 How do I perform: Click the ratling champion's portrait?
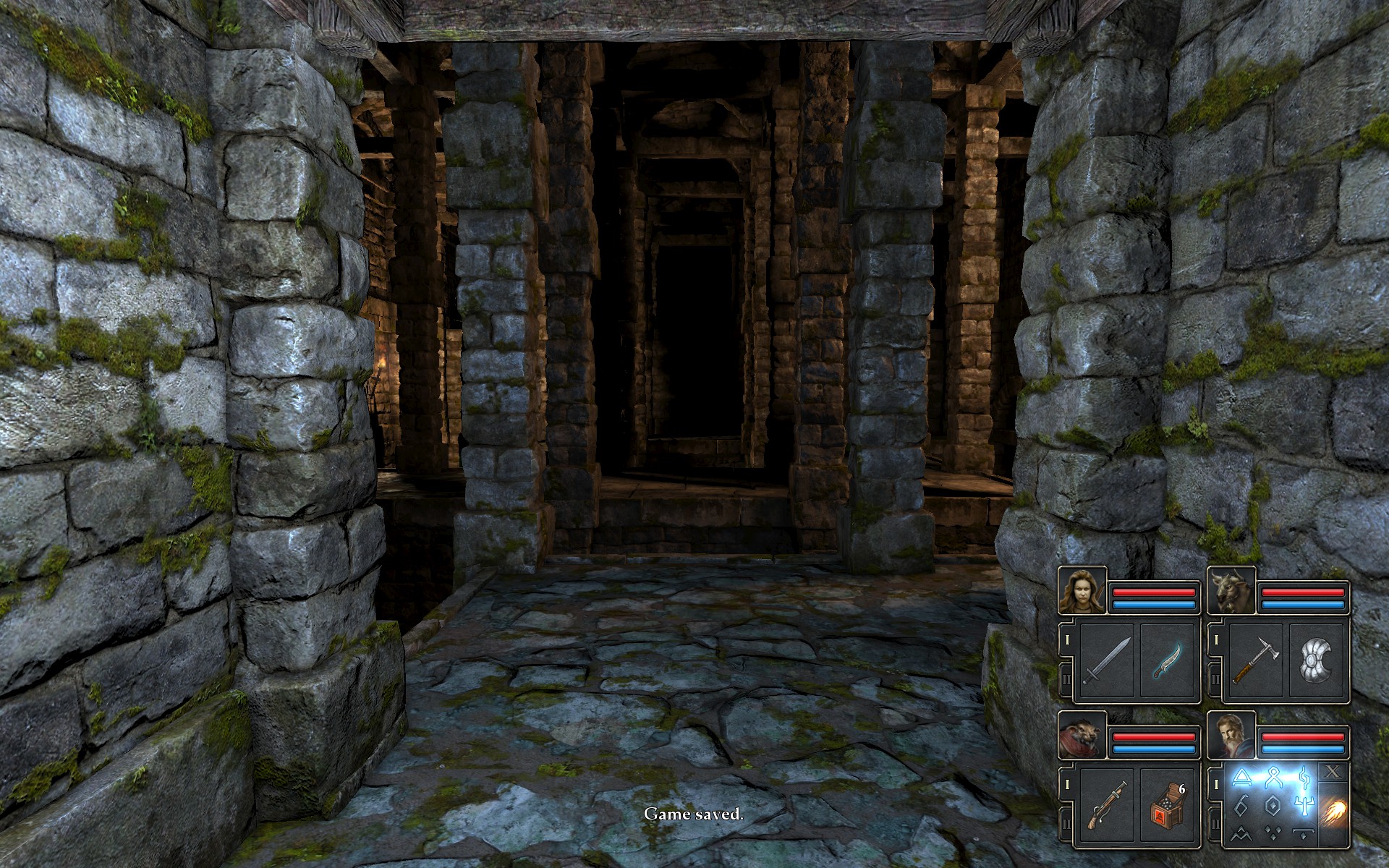1082,735
